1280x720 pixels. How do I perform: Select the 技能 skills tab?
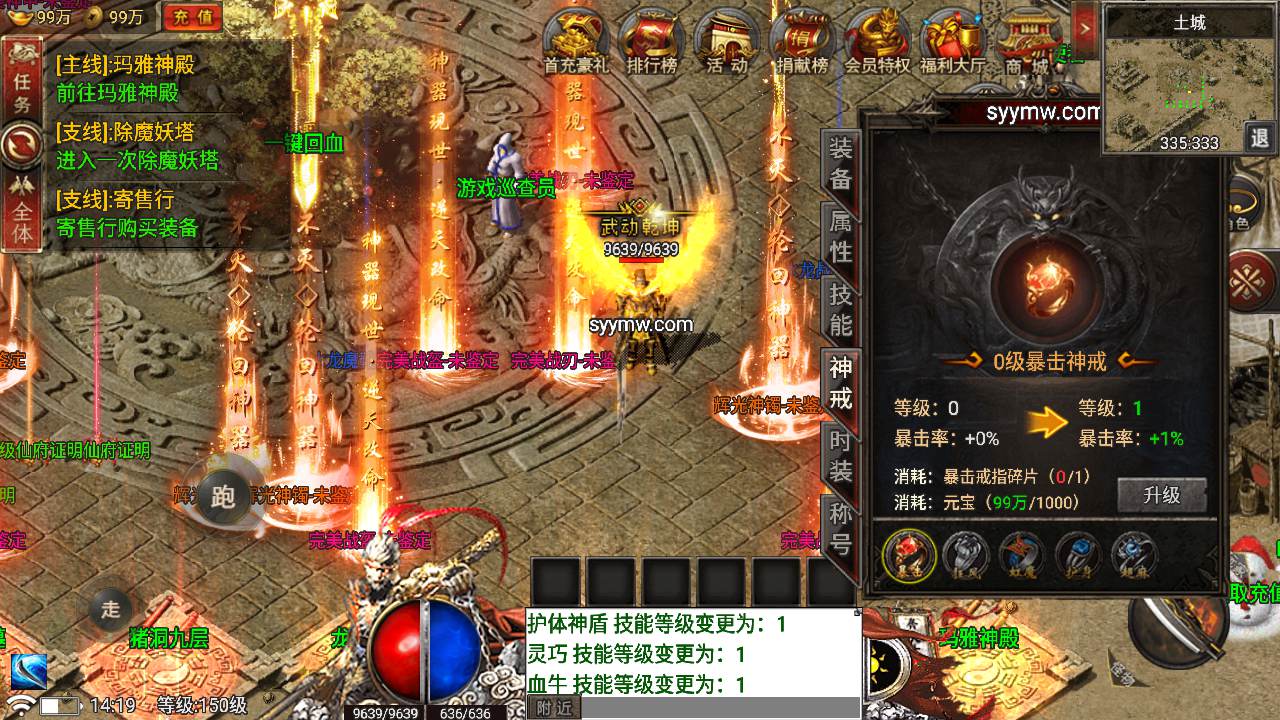point(841,310)
